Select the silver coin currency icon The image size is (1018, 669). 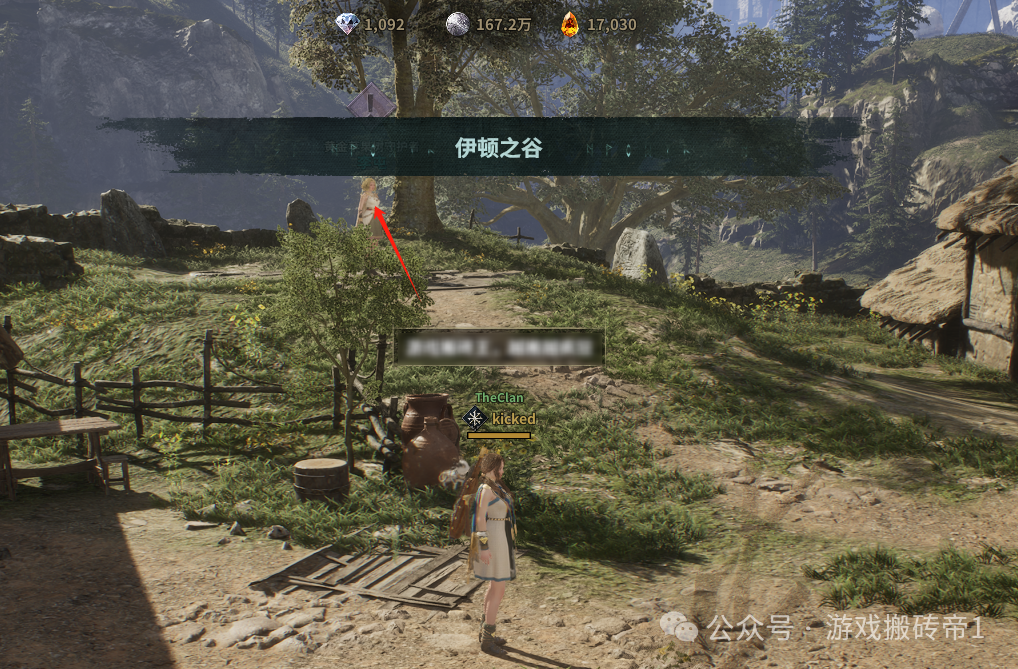click(457, 23)
